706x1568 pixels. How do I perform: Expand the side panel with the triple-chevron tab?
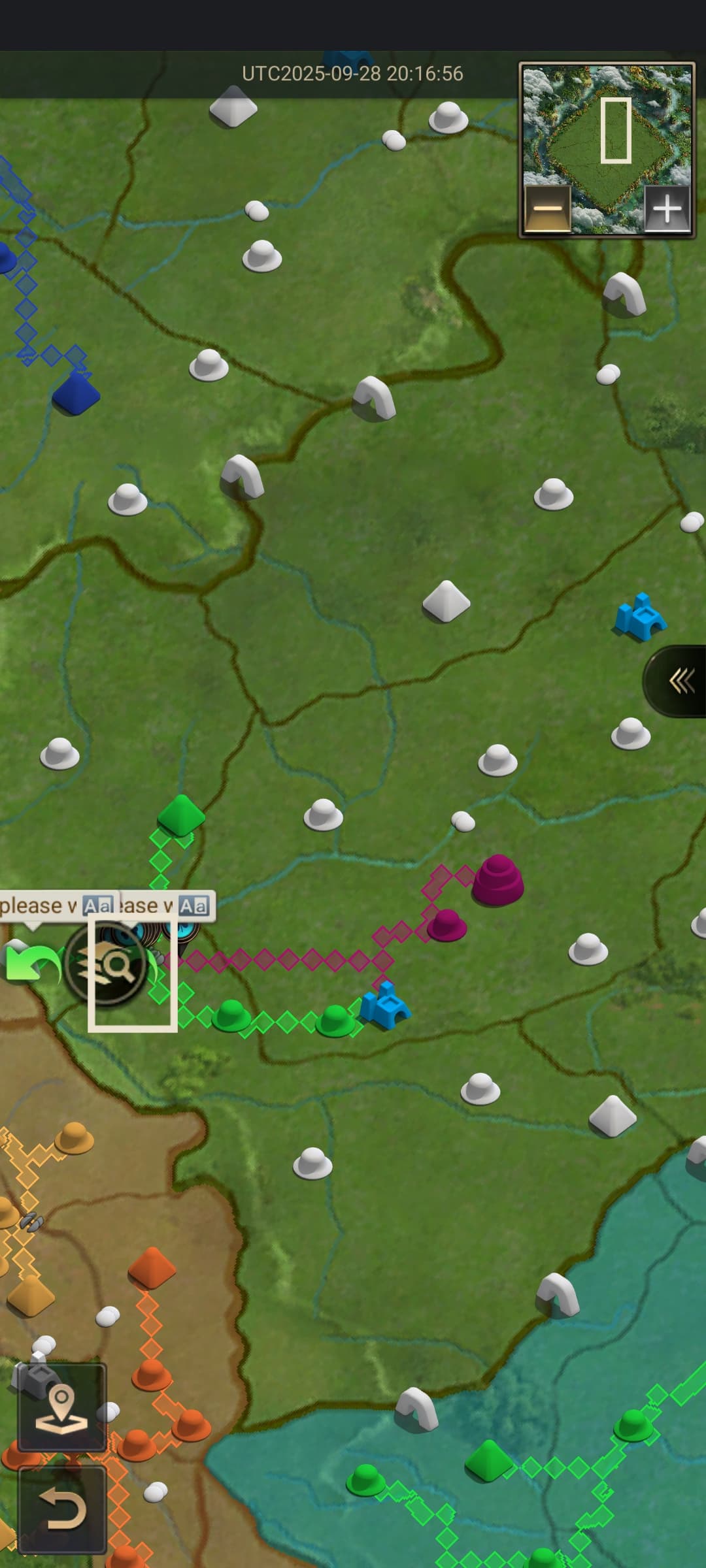coord(681,681)
